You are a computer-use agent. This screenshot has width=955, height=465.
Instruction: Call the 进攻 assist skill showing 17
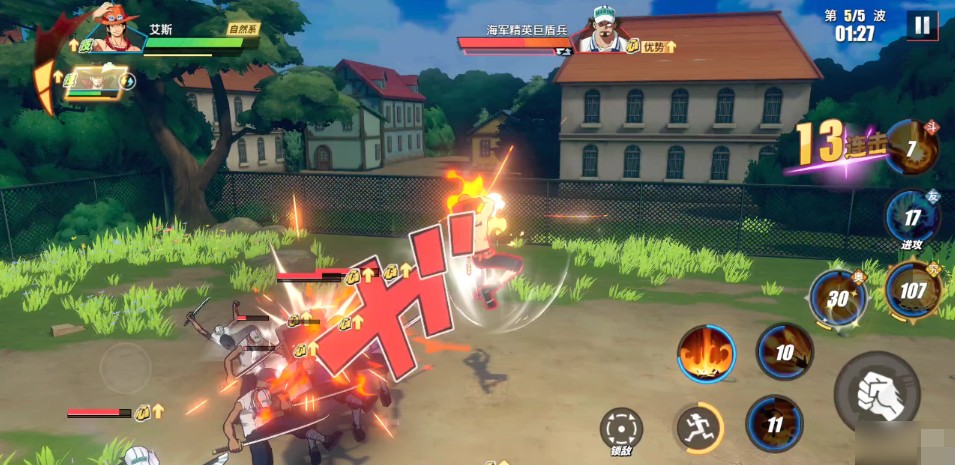coord(912,217)
